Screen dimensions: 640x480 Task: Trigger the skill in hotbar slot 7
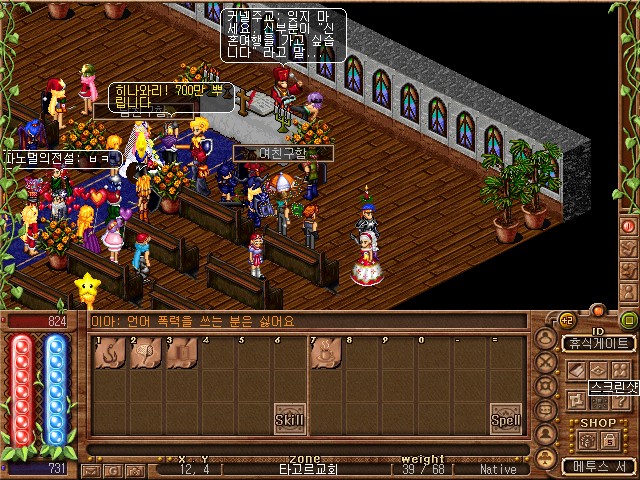click(326, 354)
